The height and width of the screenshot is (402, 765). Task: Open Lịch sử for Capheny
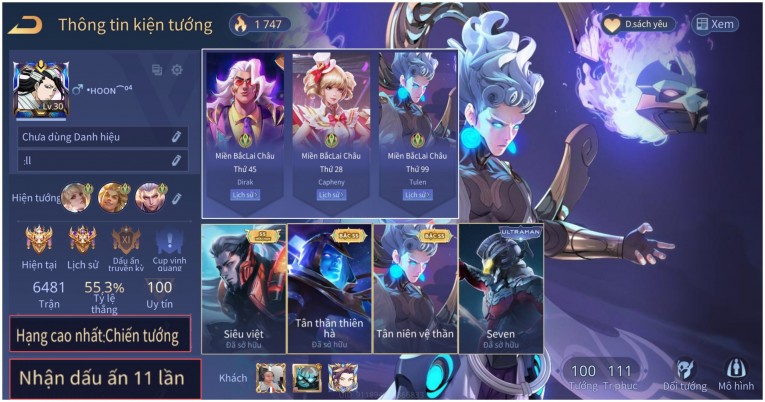(330, 196)
